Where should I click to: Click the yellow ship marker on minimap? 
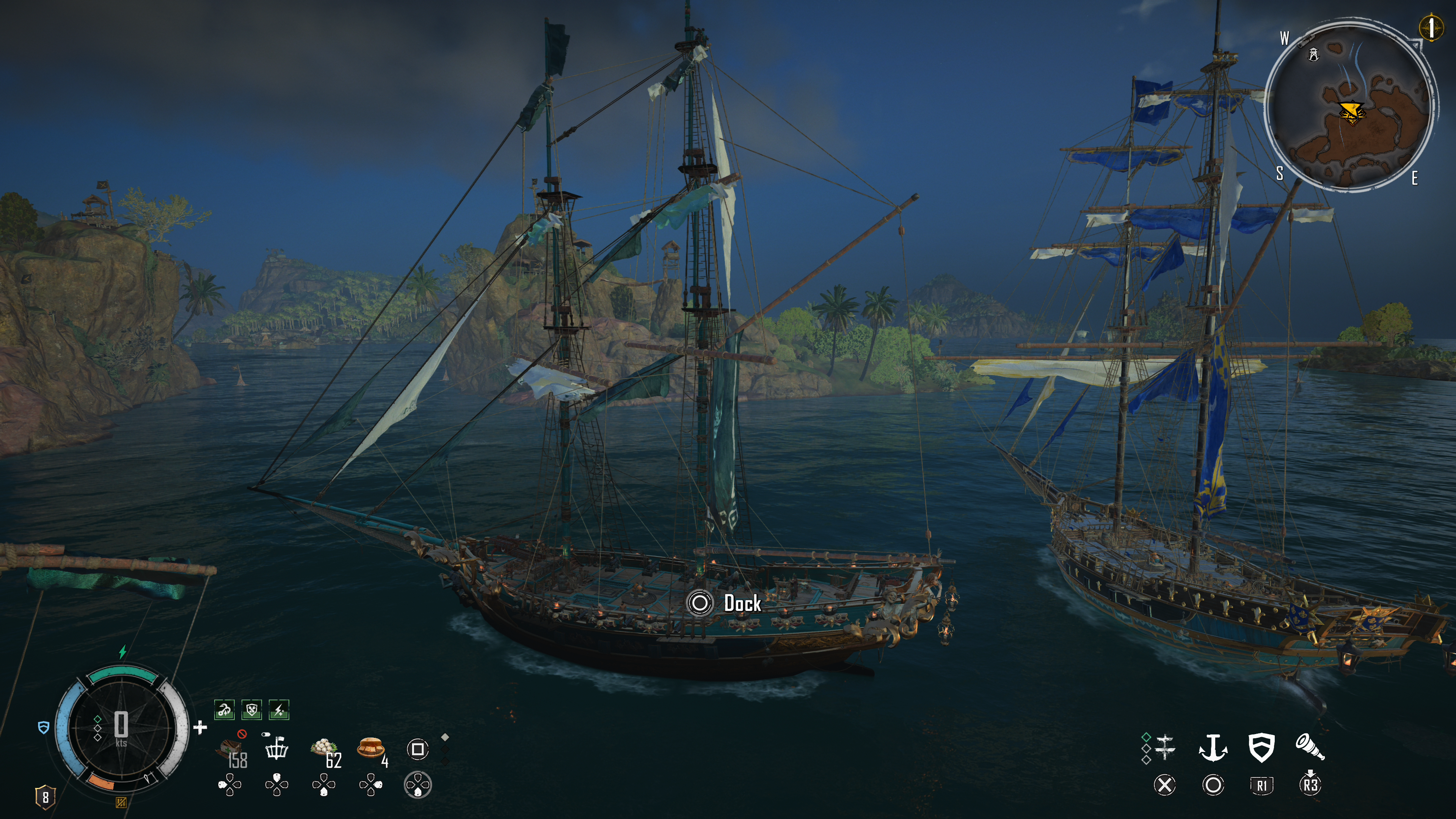coord(1351,111)
